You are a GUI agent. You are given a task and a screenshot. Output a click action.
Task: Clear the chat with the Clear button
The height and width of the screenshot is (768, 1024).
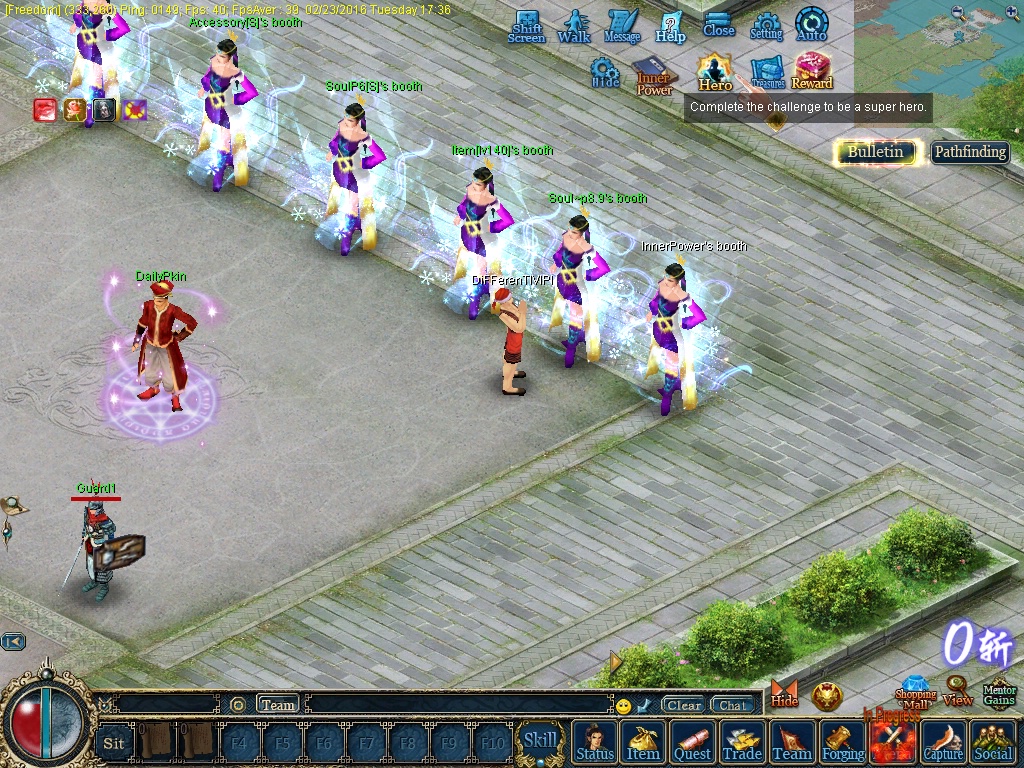(x=684, y=705)
